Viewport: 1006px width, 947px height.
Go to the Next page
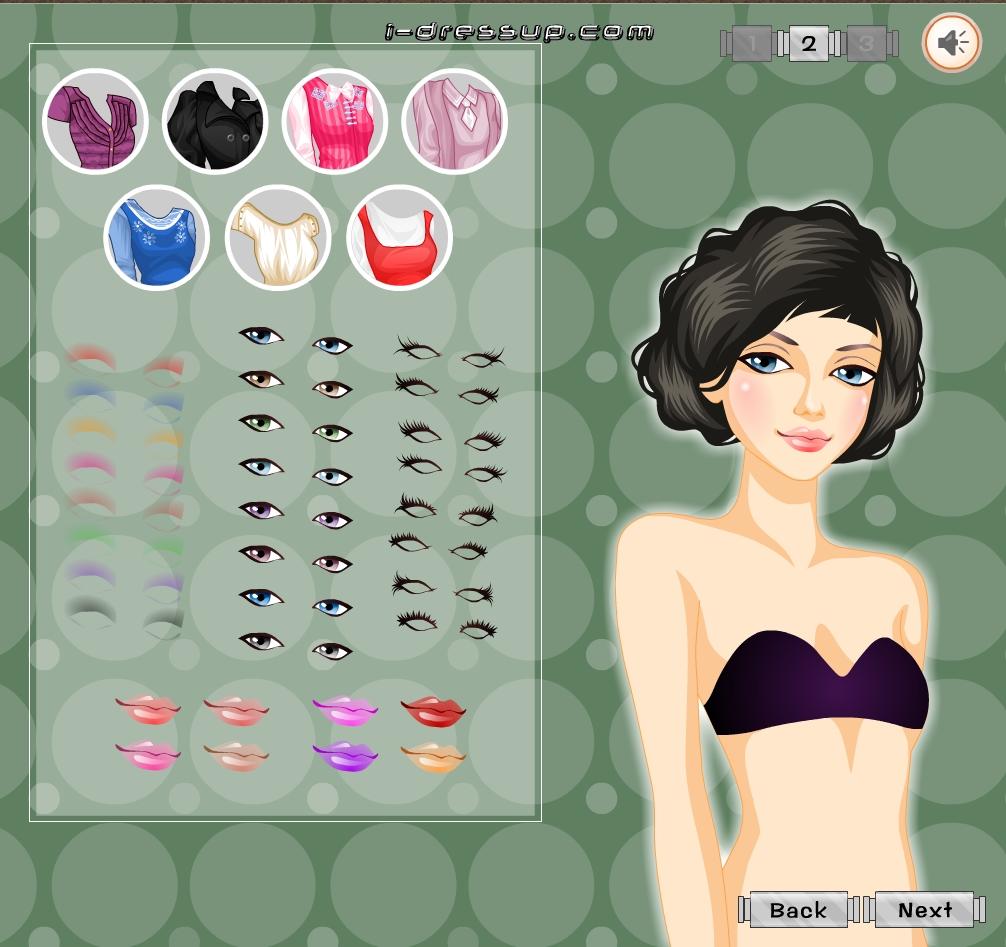coord(924,910)
